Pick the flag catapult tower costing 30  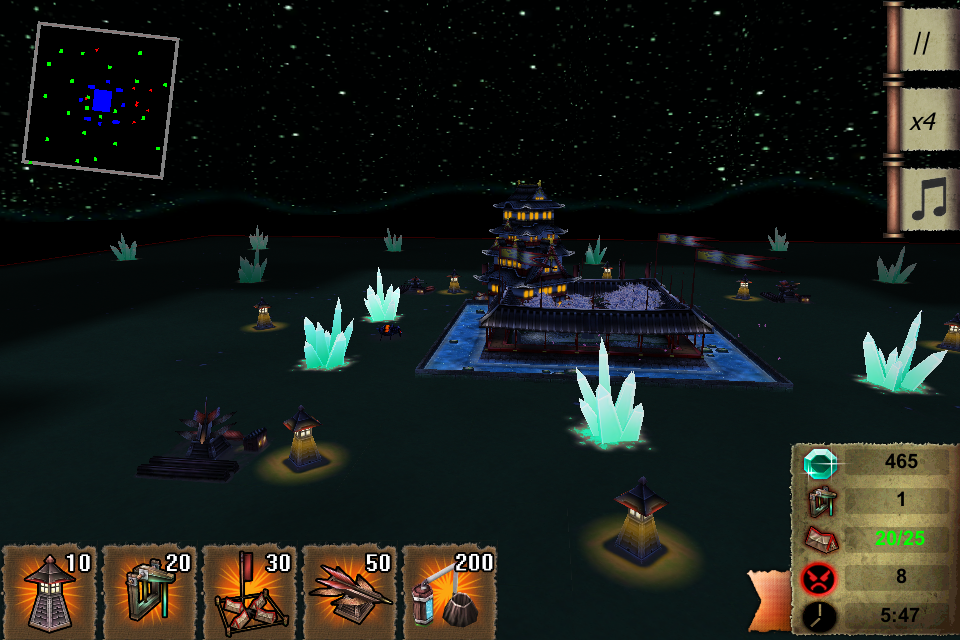pos(250,592)
